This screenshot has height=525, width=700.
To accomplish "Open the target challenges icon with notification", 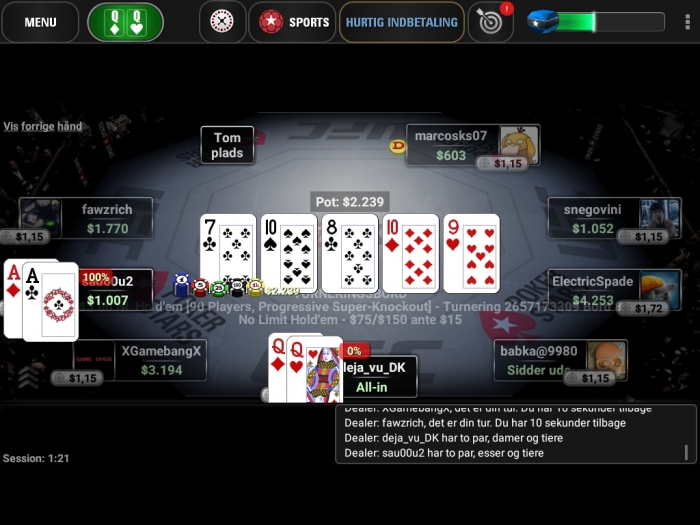I will coord(490,22).
